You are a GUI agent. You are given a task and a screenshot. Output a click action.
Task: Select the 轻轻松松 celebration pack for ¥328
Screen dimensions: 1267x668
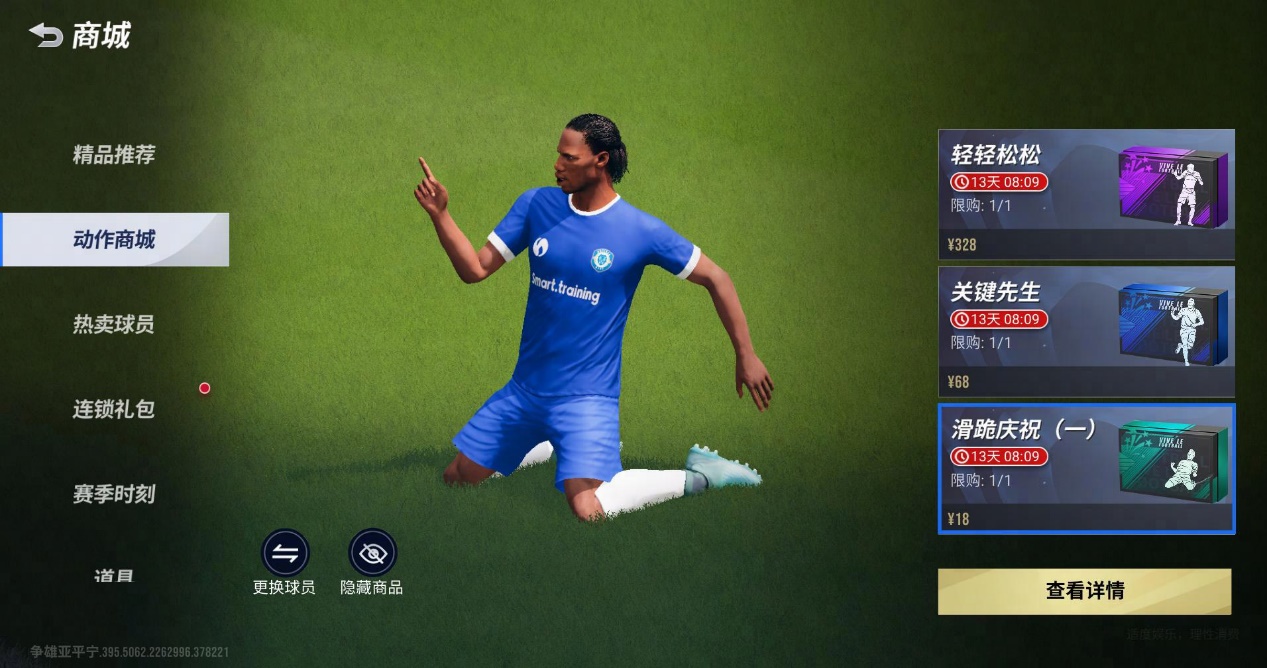[x=1086, y=194]
